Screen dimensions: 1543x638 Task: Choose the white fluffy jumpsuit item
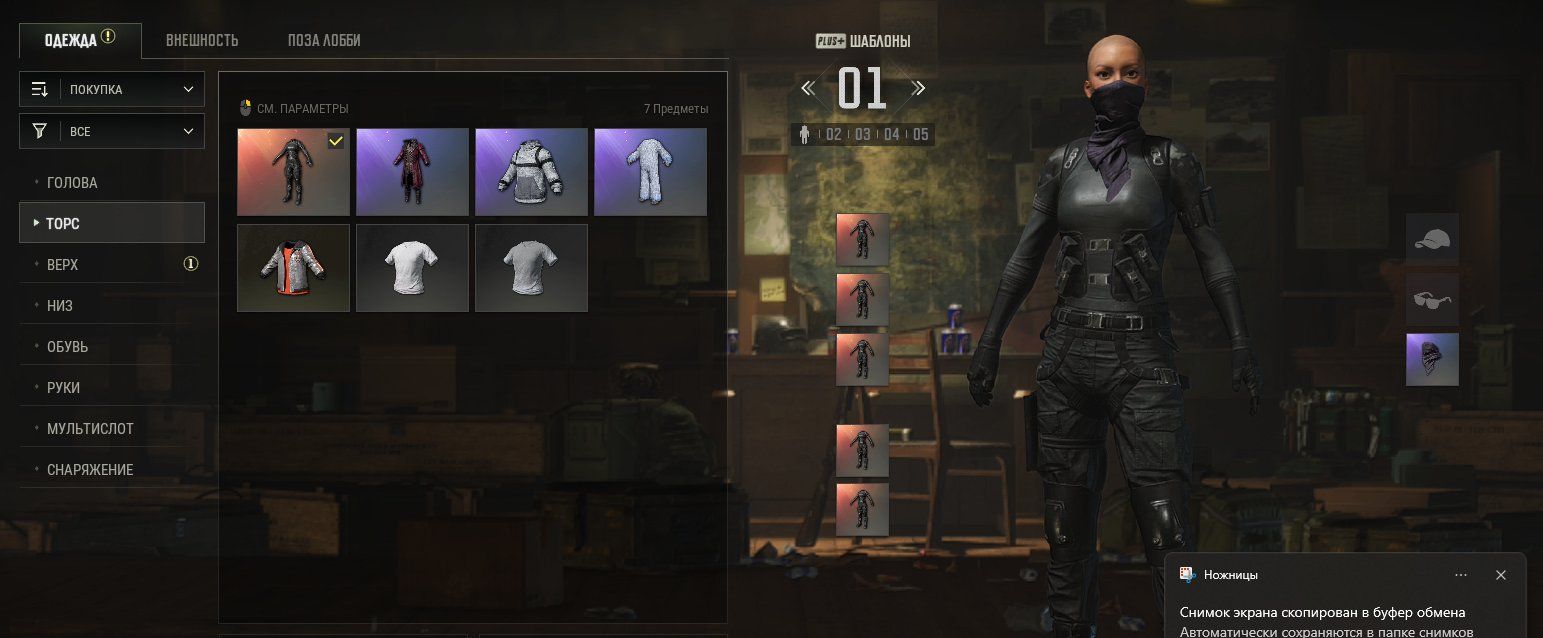650,172
